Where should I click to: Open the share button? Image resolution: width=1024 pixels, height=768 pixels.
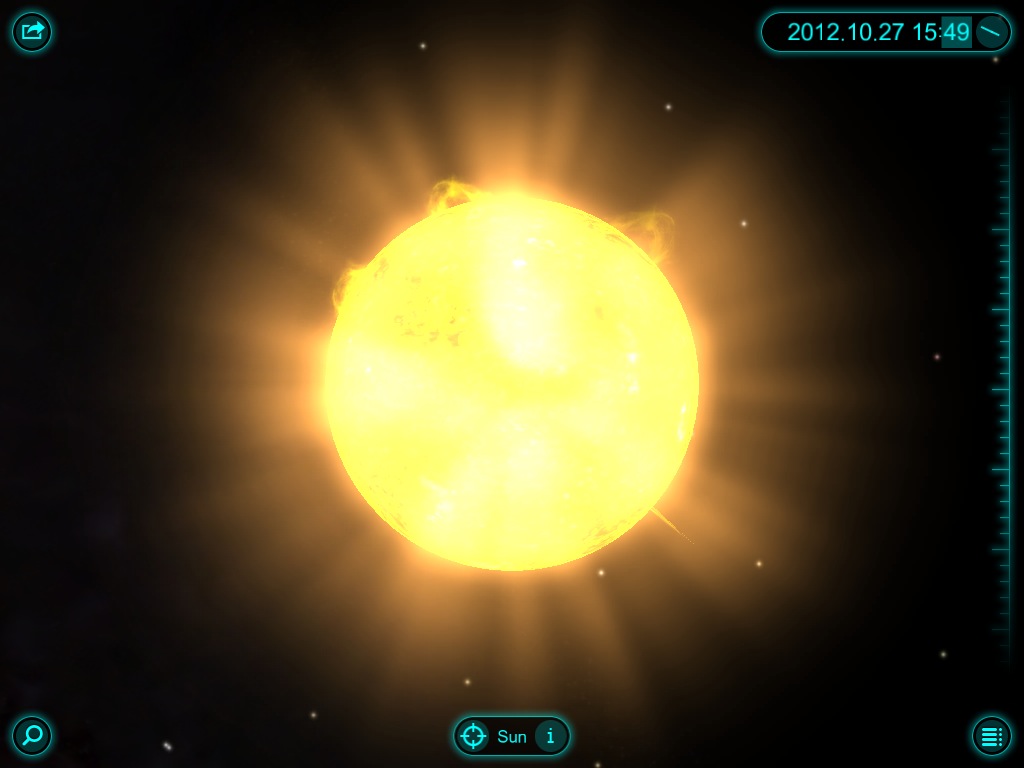tap(32, 32)
